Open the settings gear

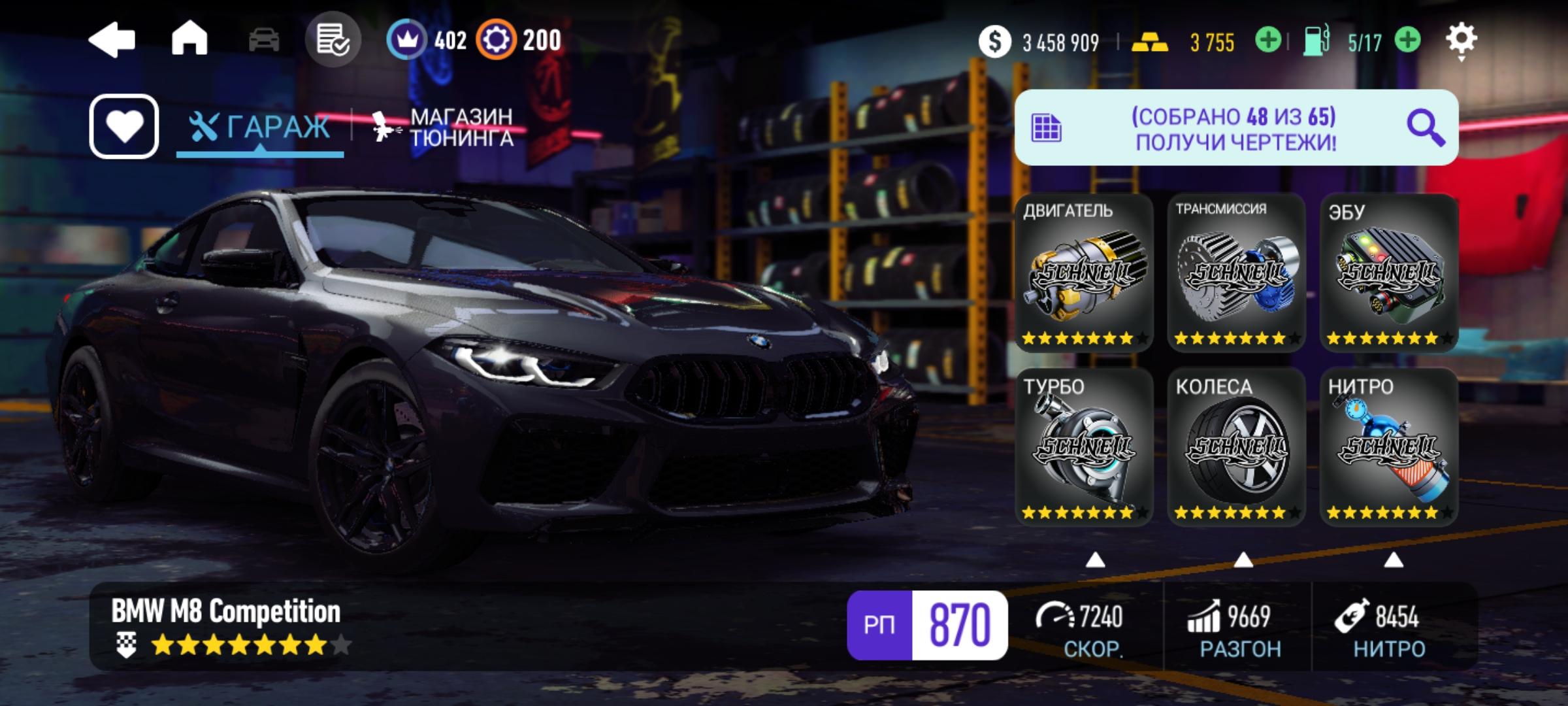point(1462,41)
